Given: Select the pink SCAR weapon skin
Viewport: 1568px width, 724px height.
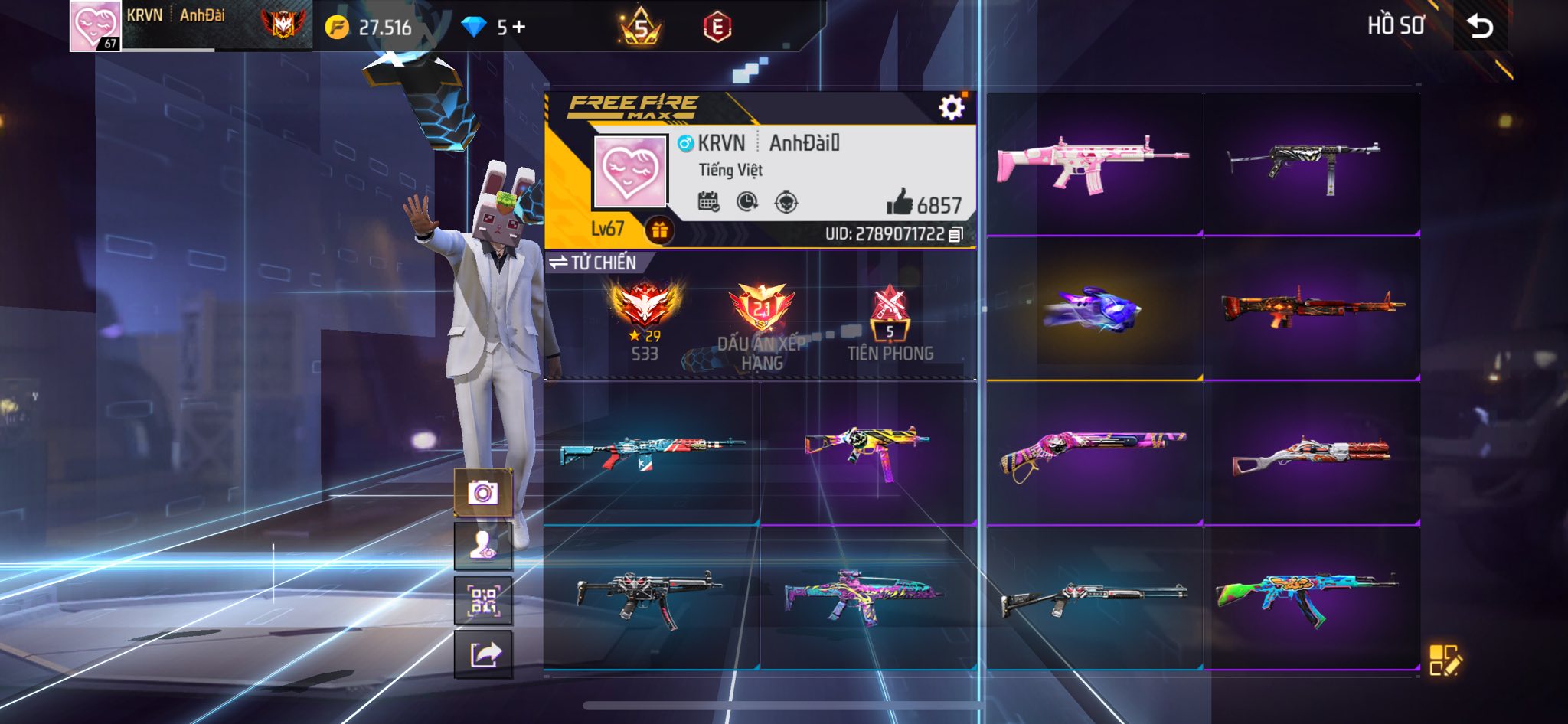Looking at the screenshot, I should coord(1093,164).
